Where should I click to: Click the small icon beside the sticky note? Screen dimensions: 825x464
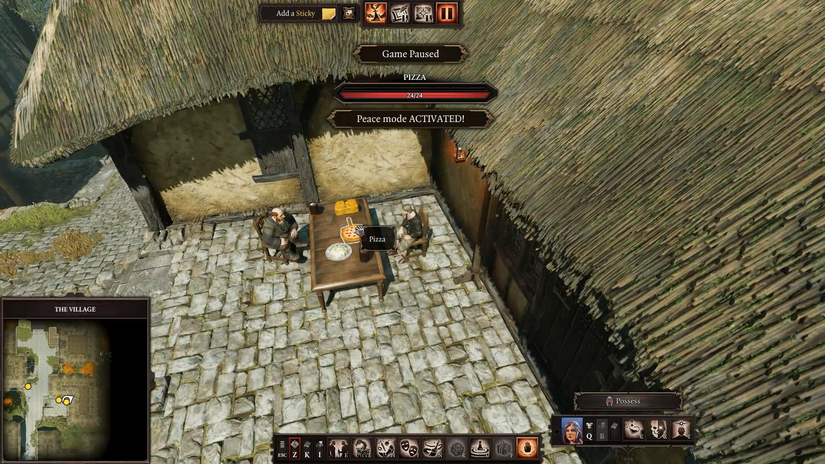coord(349,13)
